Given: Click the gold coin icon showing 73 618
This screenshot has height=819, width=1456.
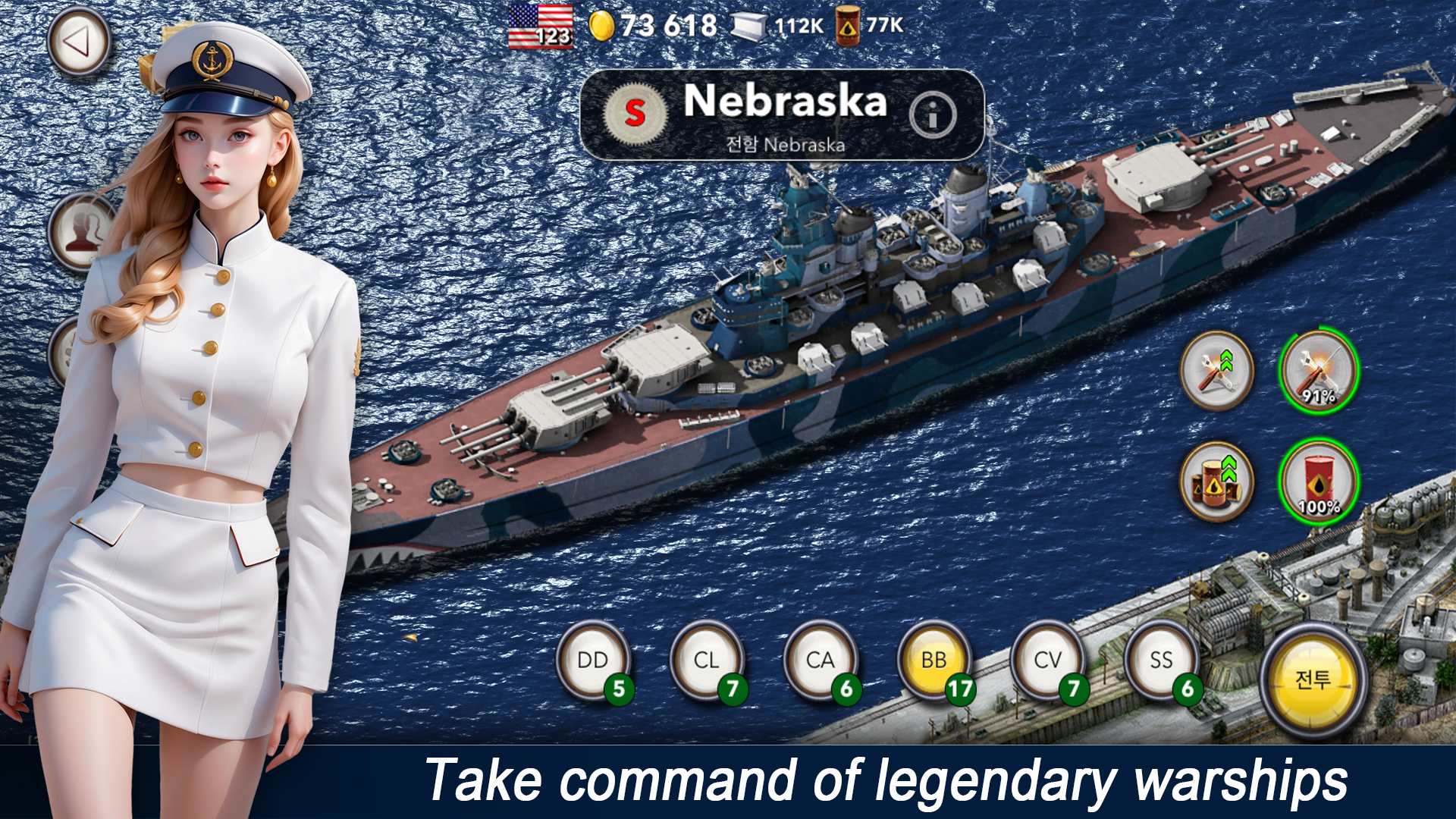Looking at the screenshot, I should coord(601,25).
